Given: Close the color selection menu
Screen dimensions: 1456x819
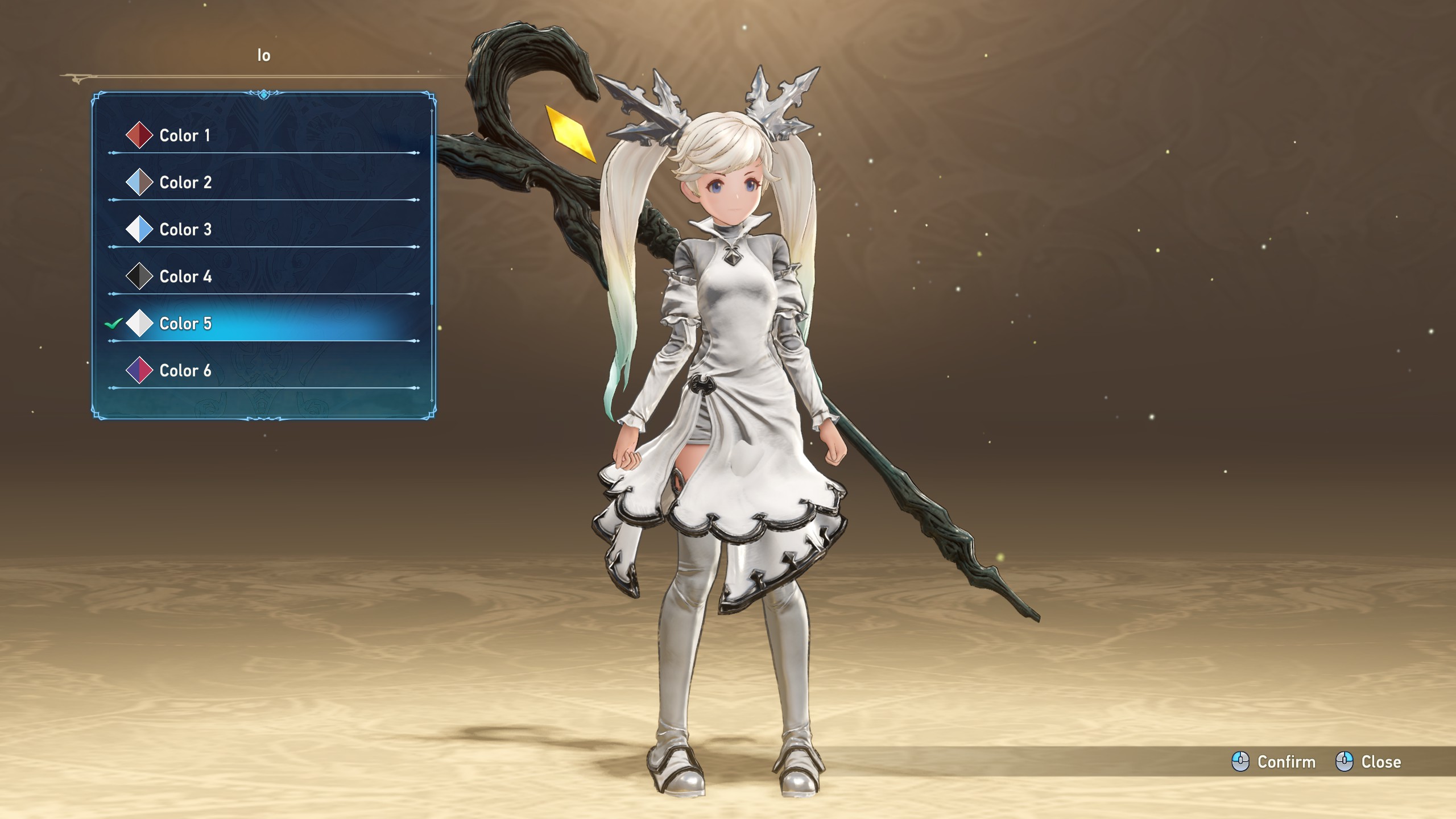Looking at the screenshot, I should point(1368,762).
